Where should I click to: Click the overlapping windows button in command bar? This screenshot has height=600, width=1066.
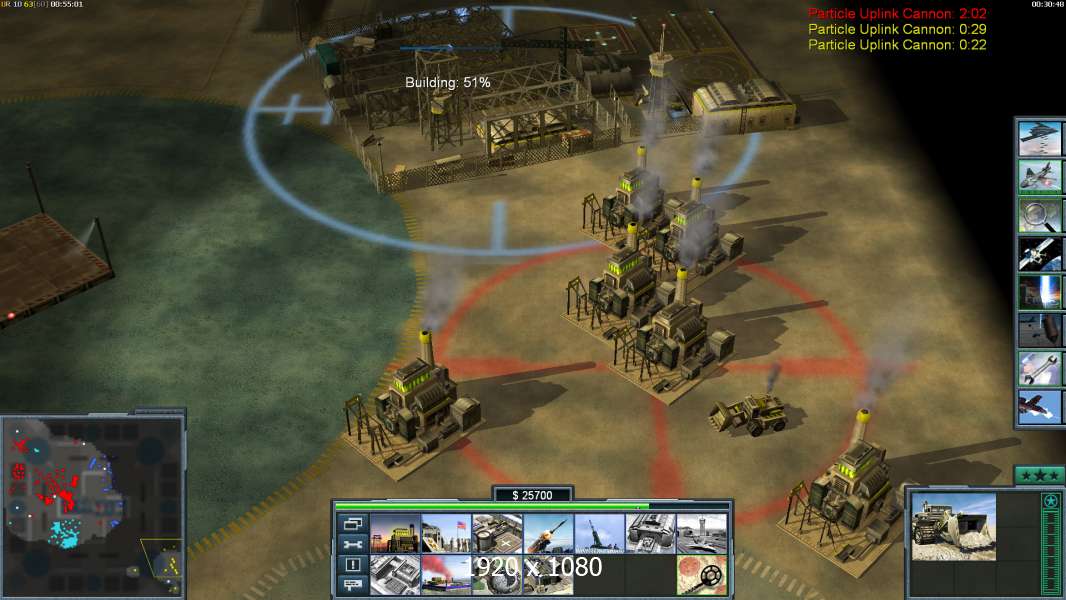[x=353, y=523]
